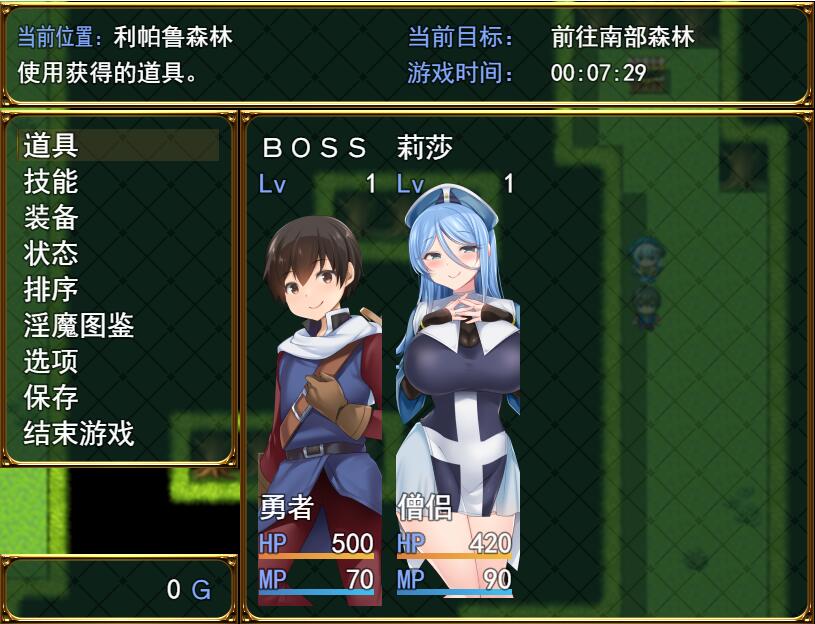Choose 排序 to reorder the party
The width and height of the screenshot is (815, 624).
click(52, 290)
